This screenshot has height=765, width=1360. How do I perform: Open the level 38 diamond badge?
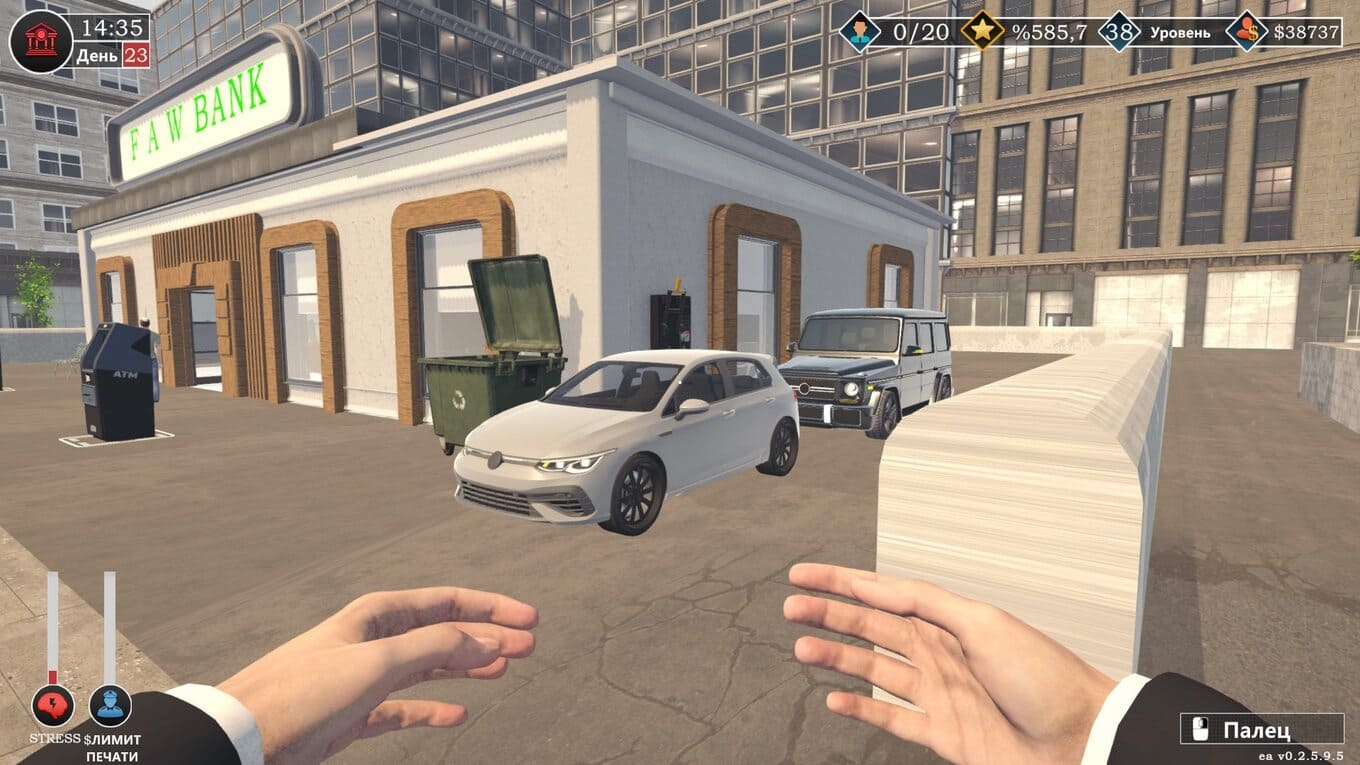point(1119,32)
